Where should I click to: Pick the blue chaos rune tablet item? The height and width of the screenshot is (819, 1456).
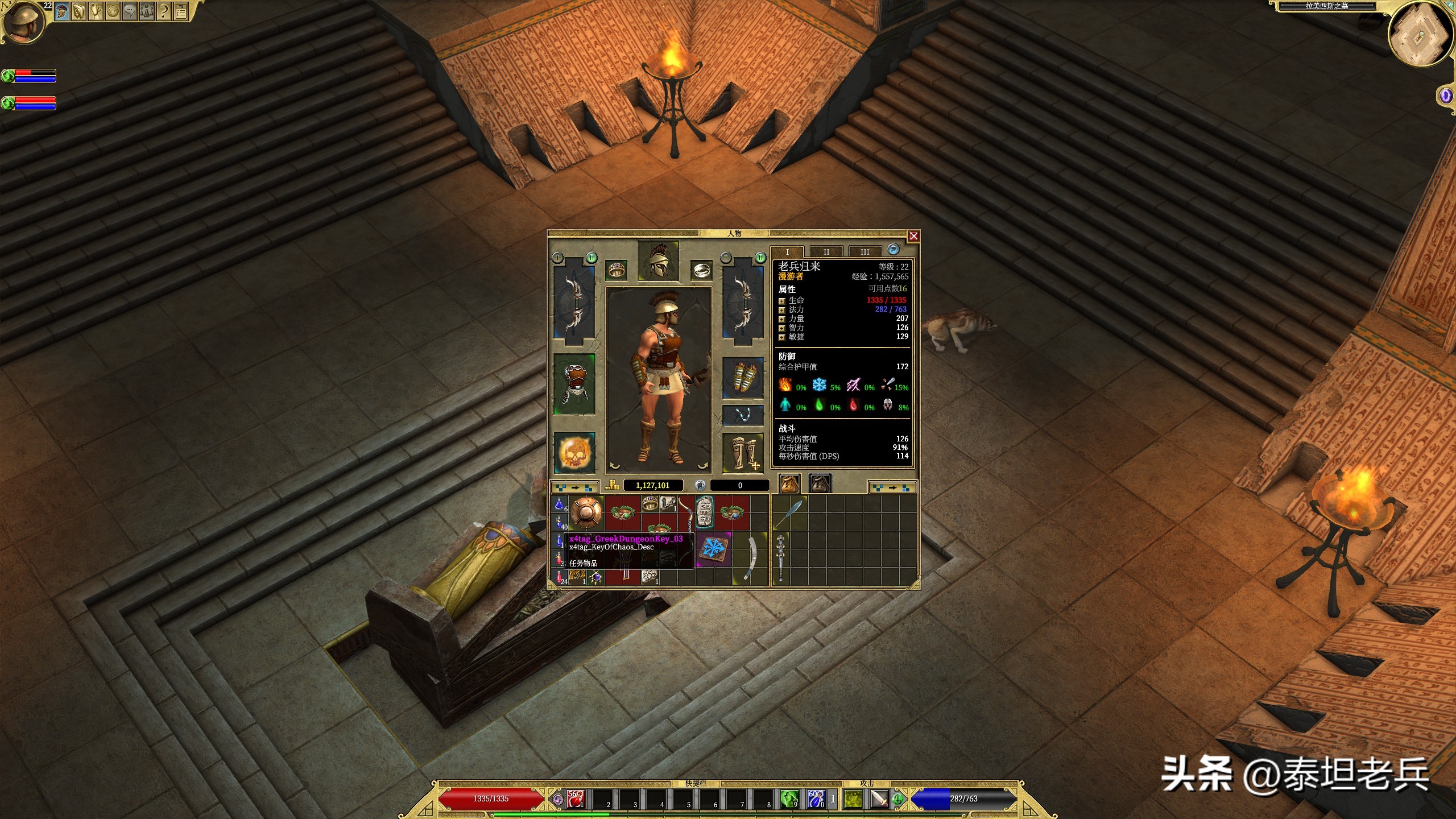click(713, 549)
